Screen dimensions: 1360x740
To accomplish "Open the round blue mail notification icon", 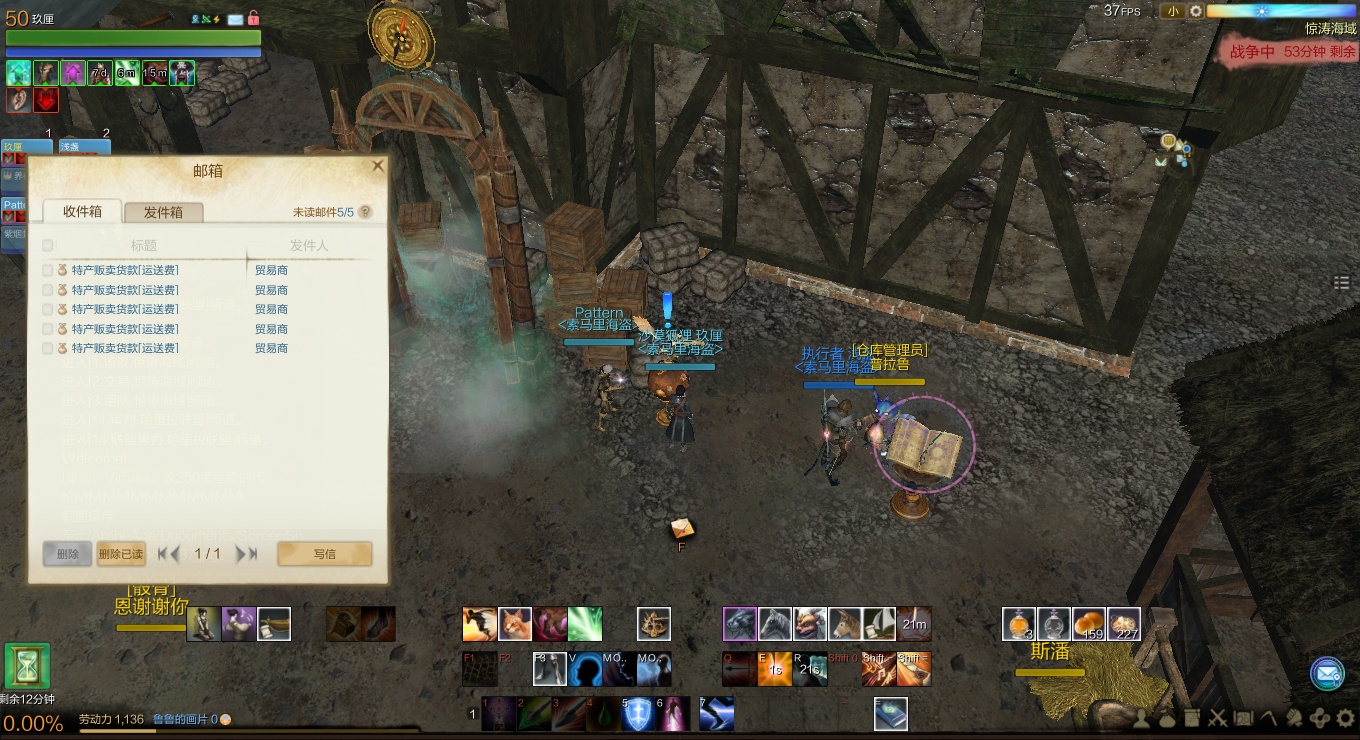I will click(1327, 674).
